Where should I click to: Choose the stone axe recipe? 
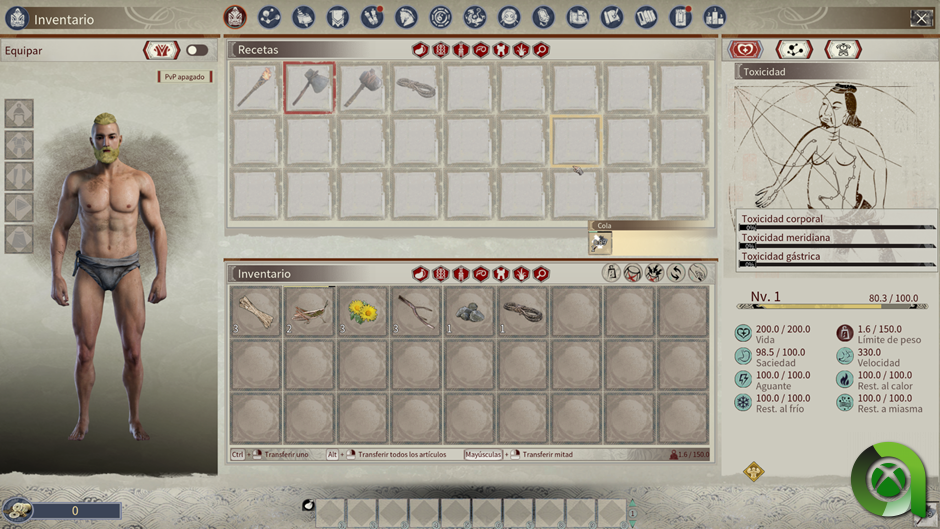[309, 88]
